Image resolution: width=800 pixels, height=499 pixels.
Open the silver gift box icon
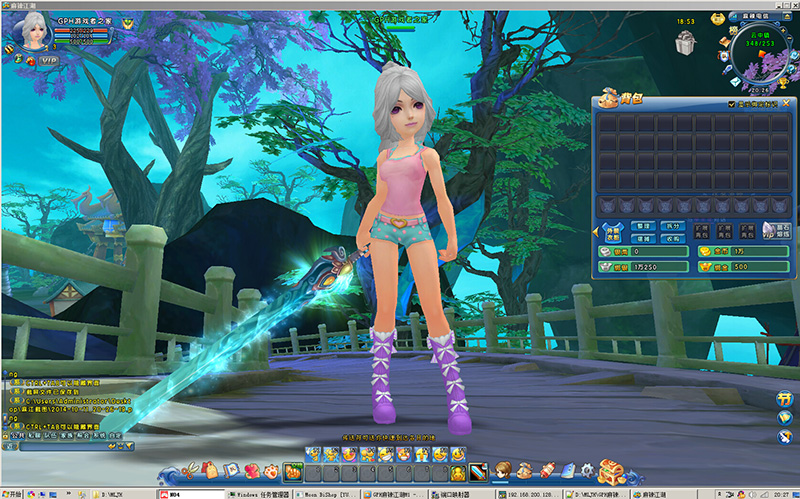[x=686, y=43]
